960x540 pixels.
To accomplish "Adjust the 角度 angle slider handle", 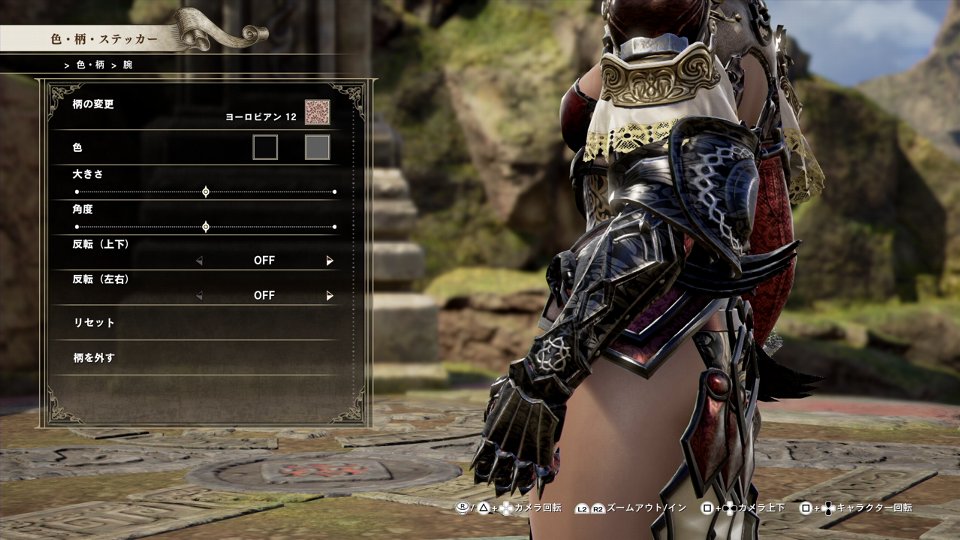I will 206,227.
